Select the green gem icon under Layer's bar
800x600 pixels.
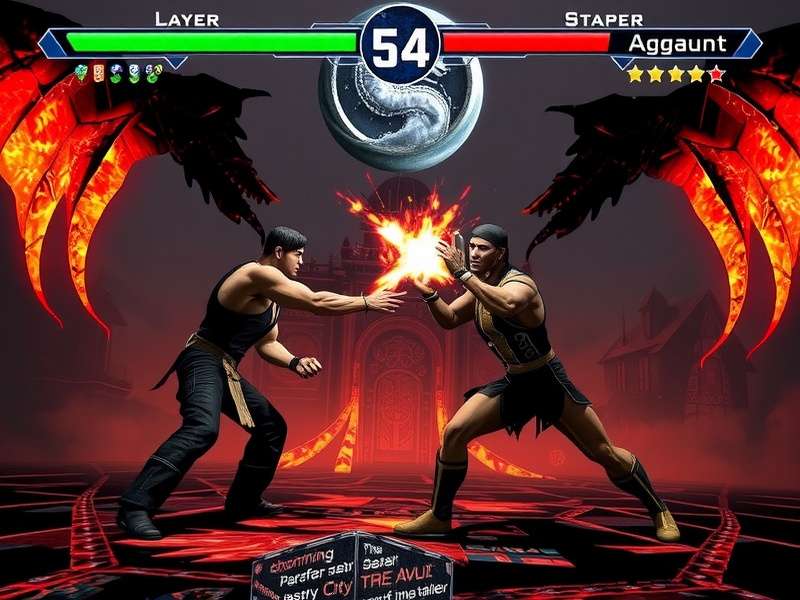point(81,72)
